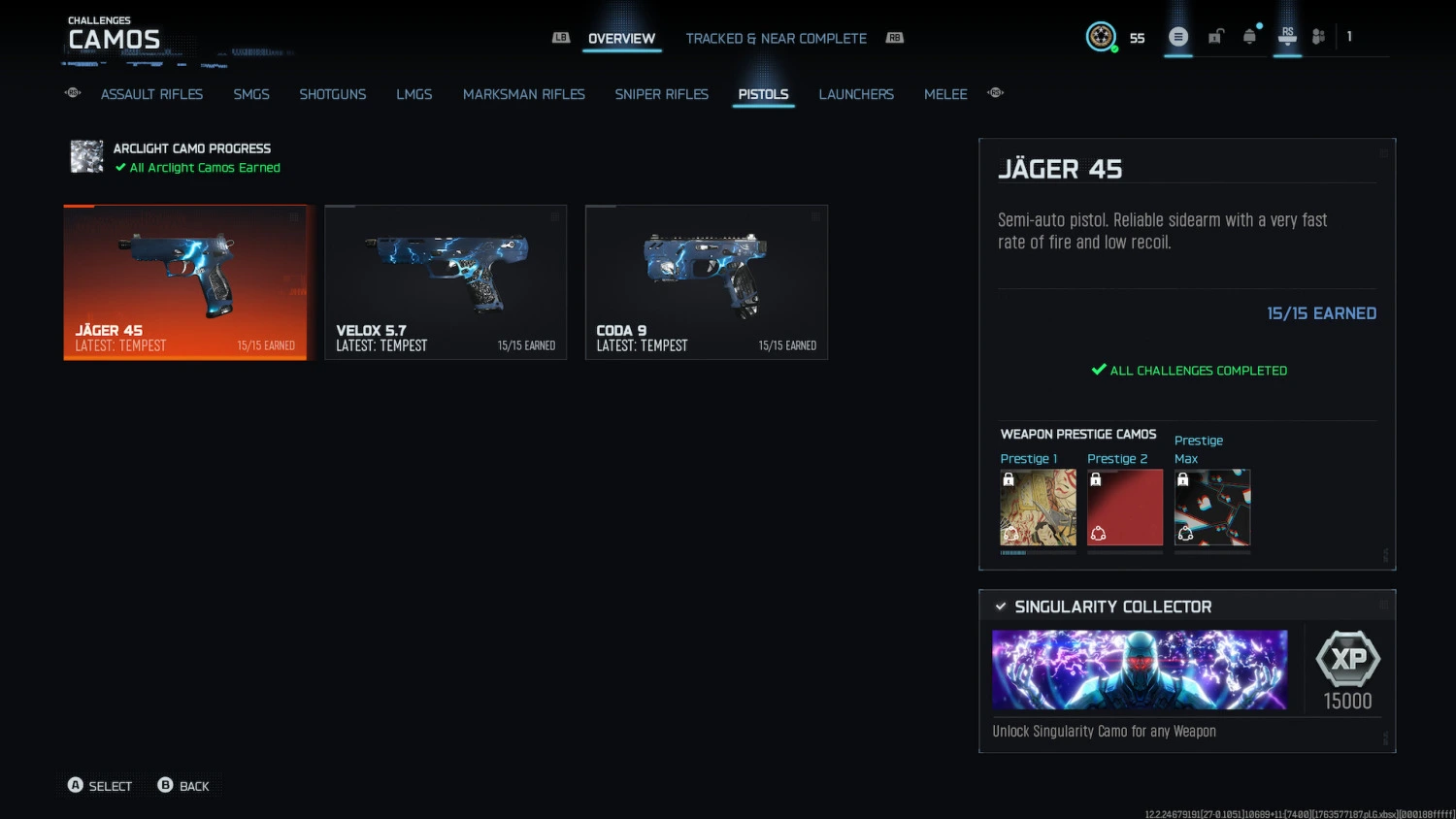The height and width of the screenshot is (819, 1456).
Task: Expand categories using the left arrow before Assault Rifles
Action: [72, 93]
